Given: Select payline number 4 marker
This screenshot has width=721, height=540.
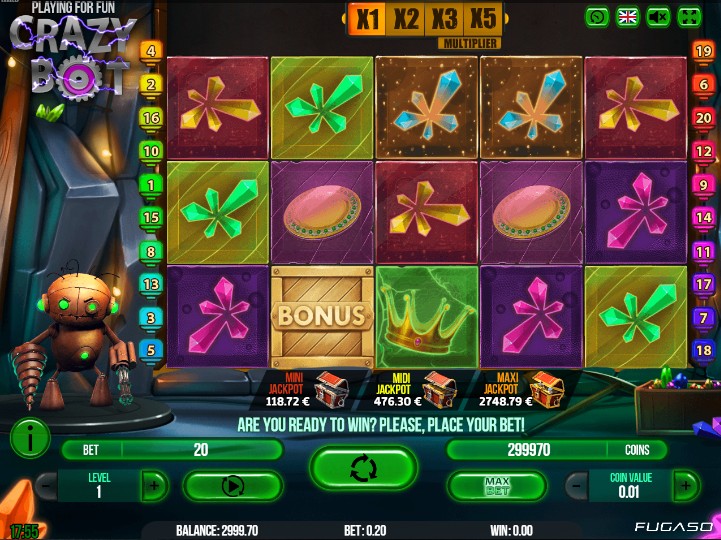Looking at the screenshot, I should (152, 51).
